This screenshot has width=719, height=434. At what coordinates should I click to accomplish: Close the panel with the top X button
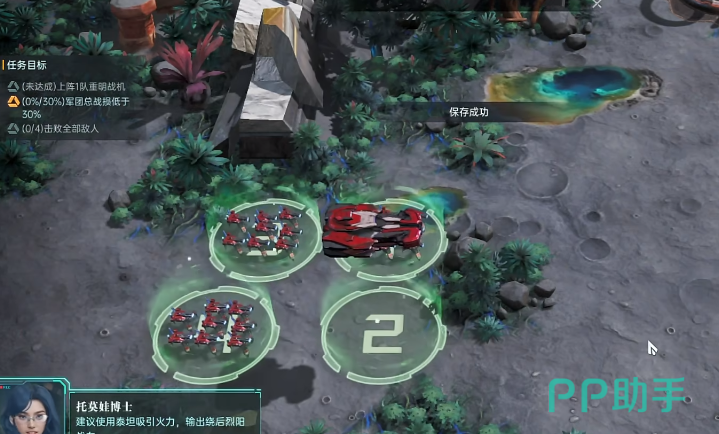pos(597,5)
